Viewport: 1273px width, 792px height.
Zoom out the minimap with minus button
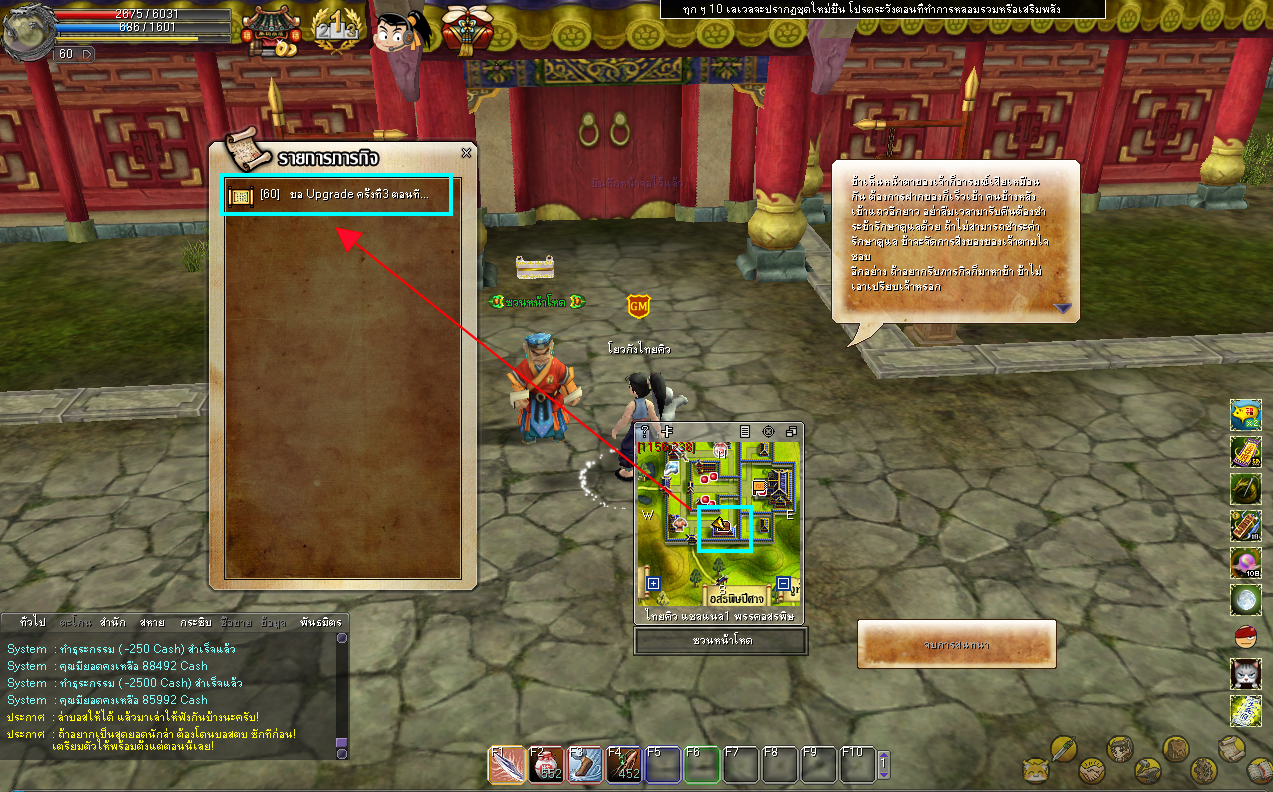pyautogui.click(x=783, y=584)
